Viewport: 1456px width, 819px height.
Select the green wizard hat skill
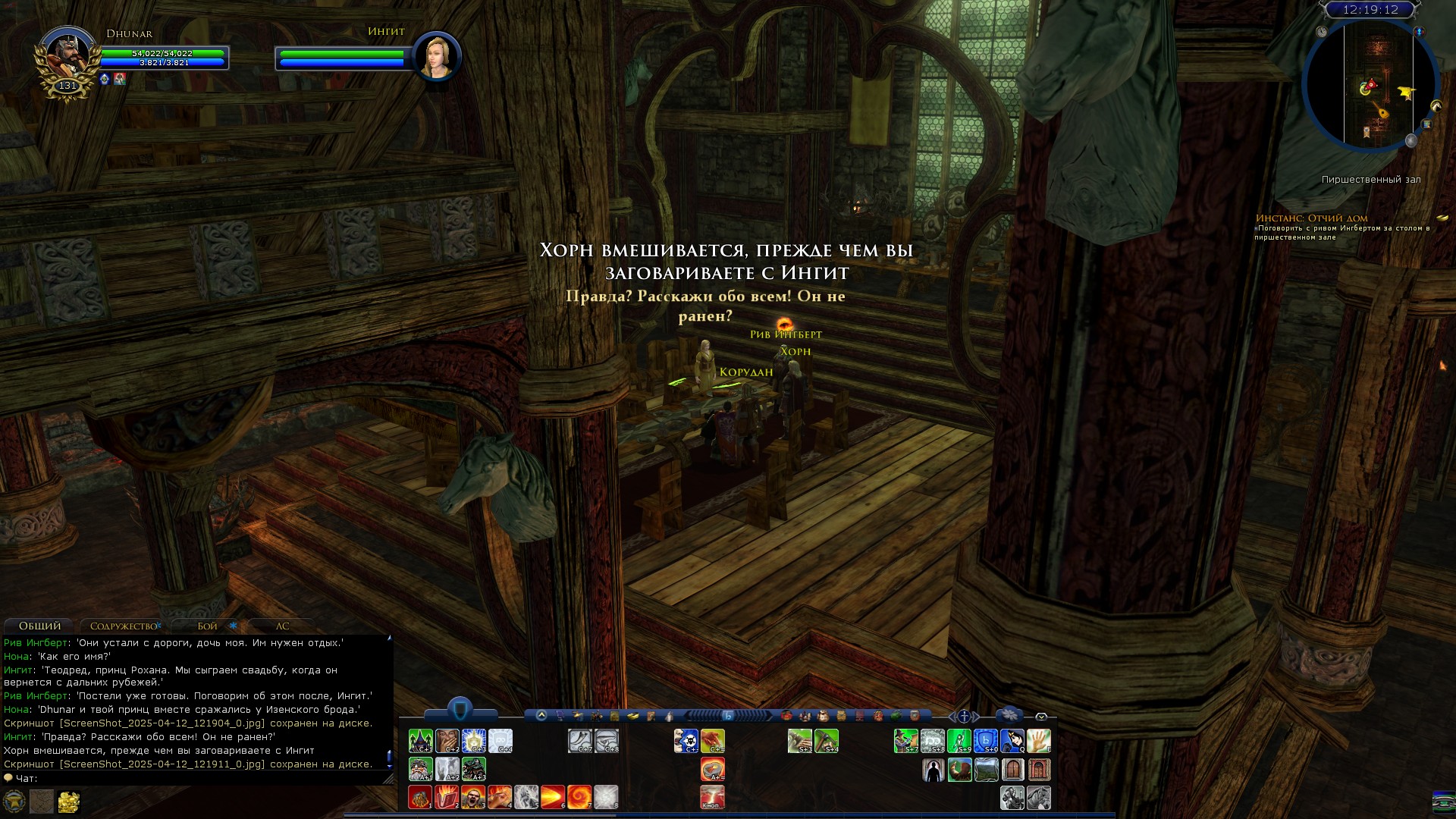point(420,741)
